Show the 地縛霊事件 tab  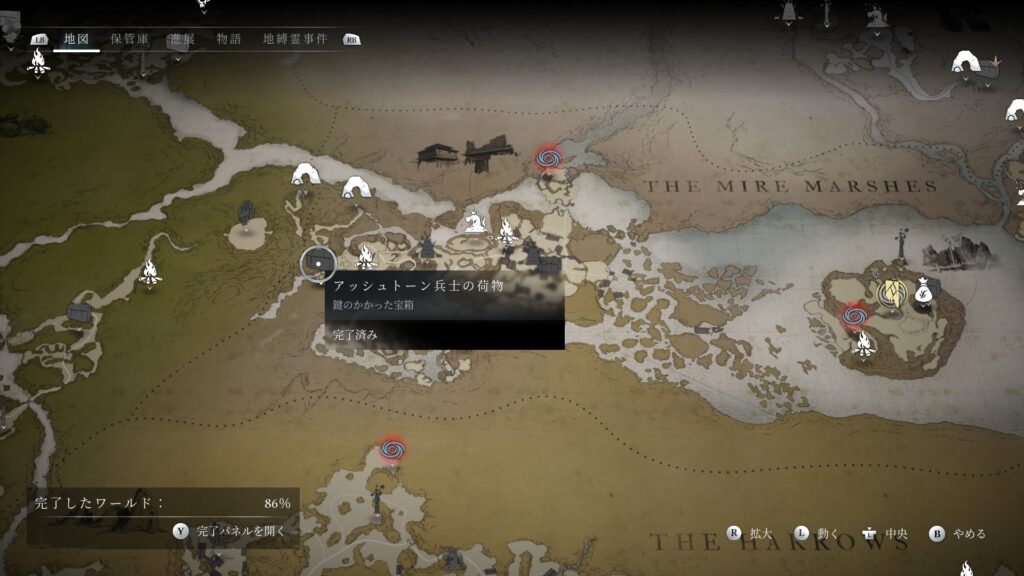296,39
